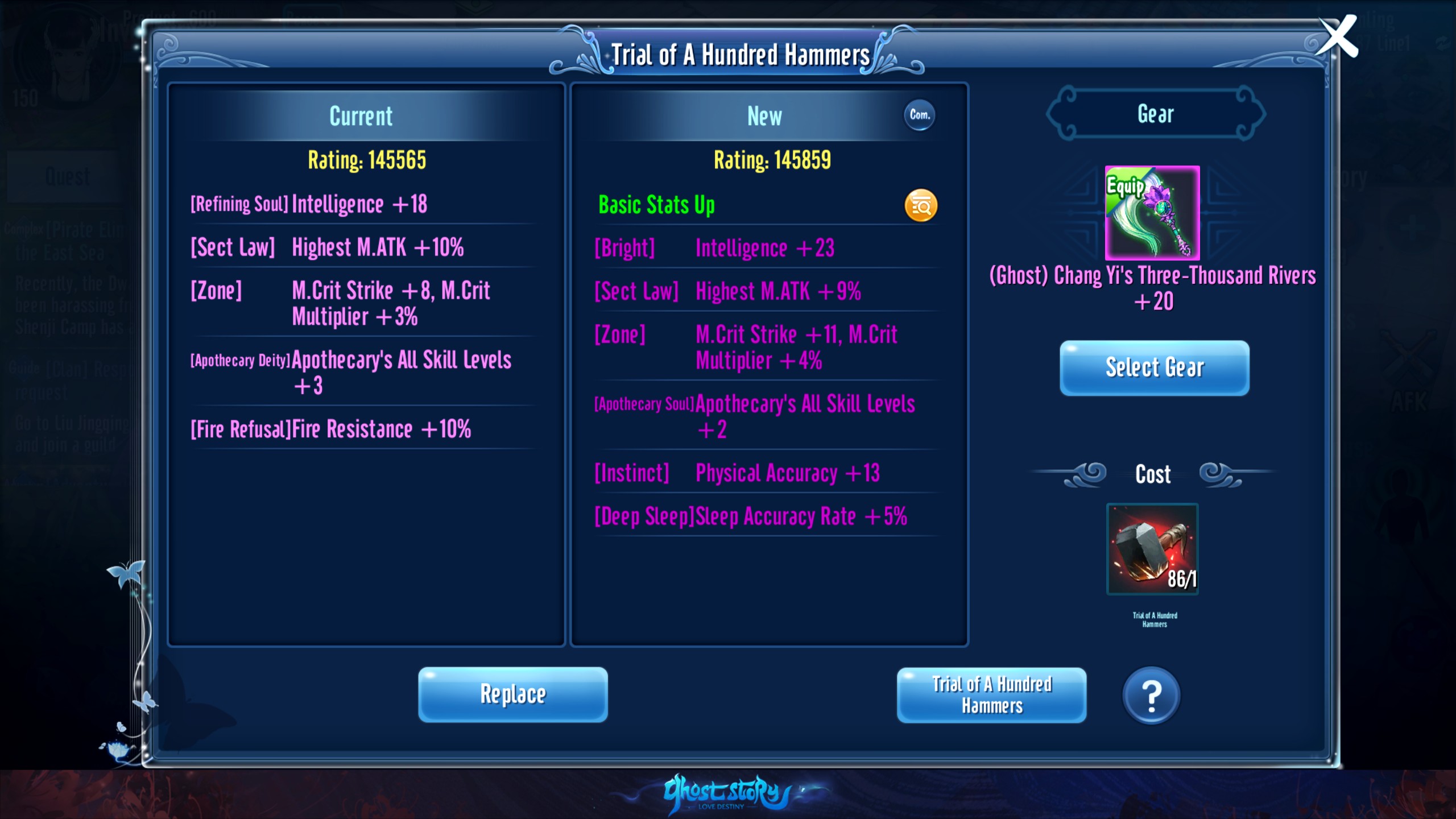Screen dimensions: 1456x819
Task: Tap the hammer cost item icon
Action: point(1152,549)
